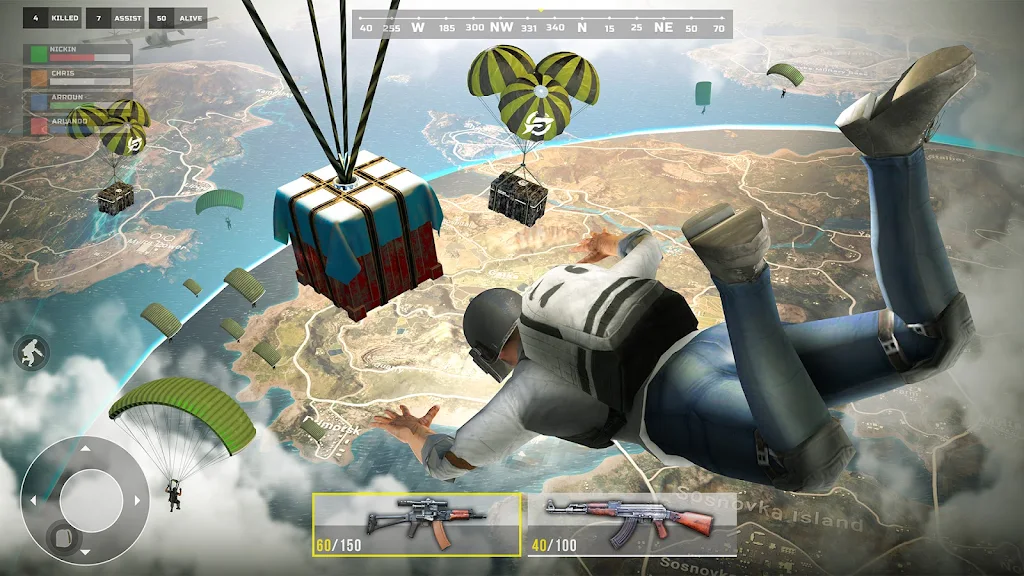The image size is (1024, 576).
Task: Select teammate NICKIN in the squad list
Action: click(x=78, y=52)
